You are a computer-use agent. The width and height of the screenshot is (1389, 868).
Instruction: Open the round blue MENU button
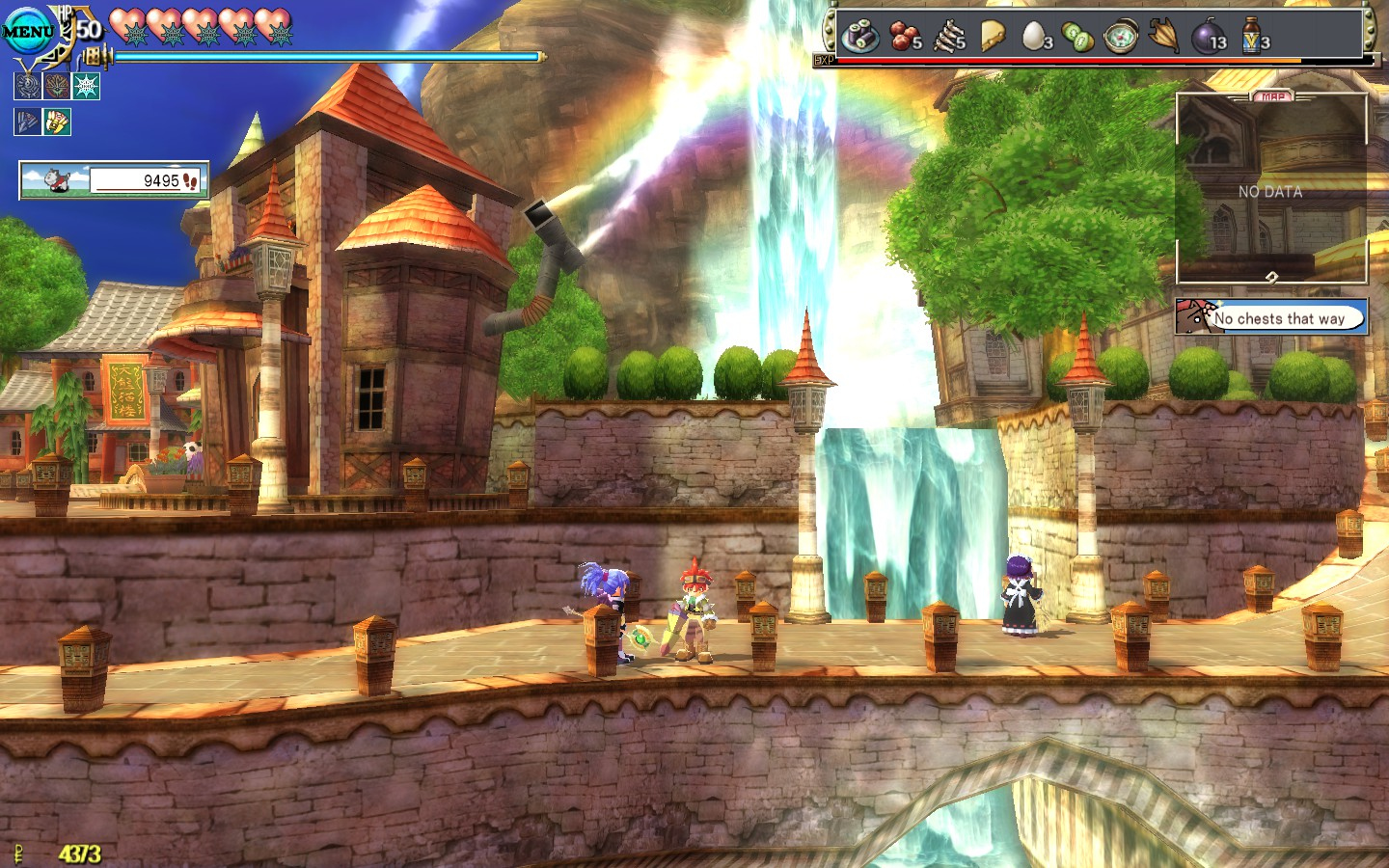(28, 31)
